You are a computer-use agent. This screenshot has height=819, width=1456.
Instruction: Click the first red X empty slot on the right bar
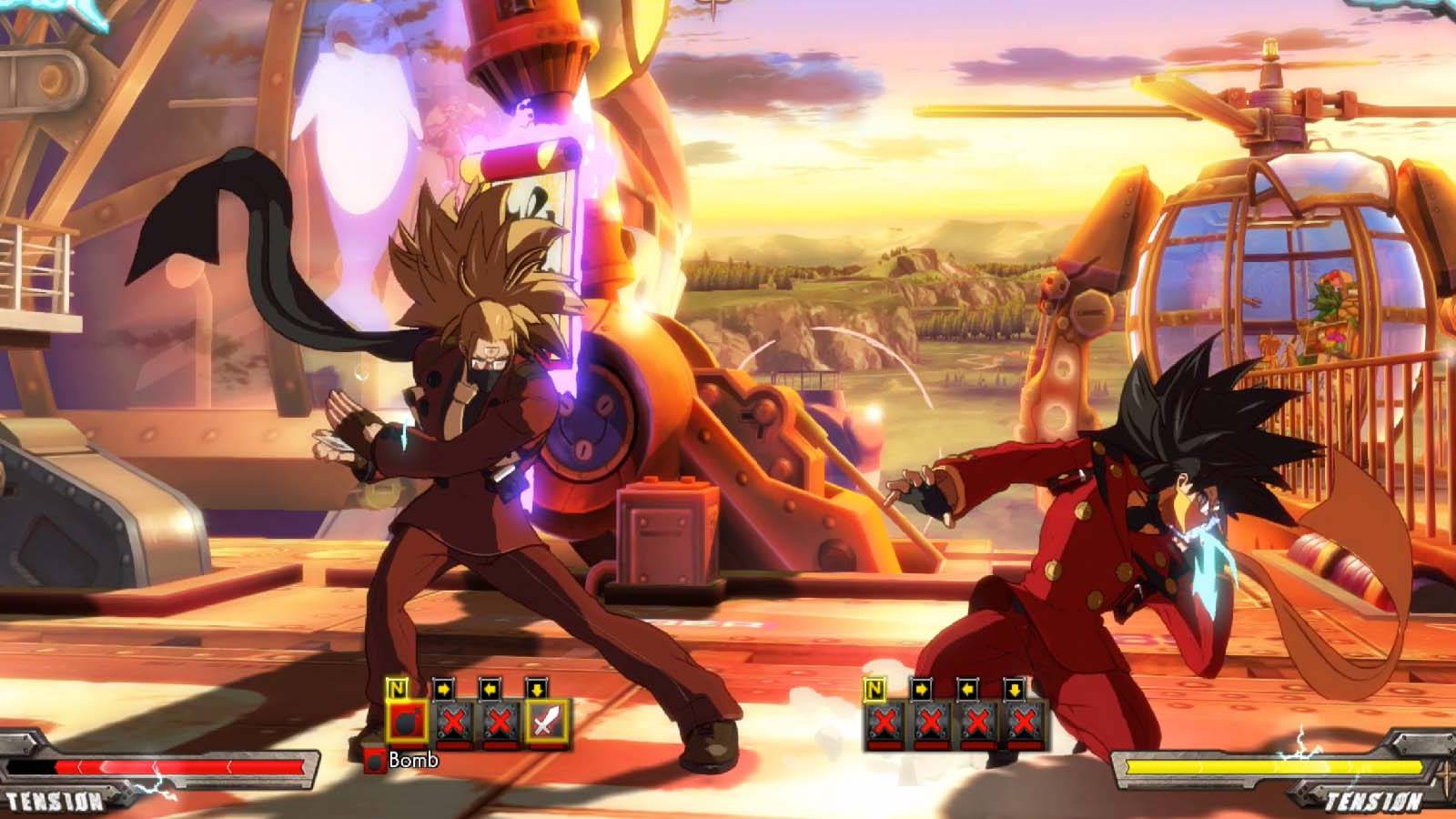pos(885,723)
